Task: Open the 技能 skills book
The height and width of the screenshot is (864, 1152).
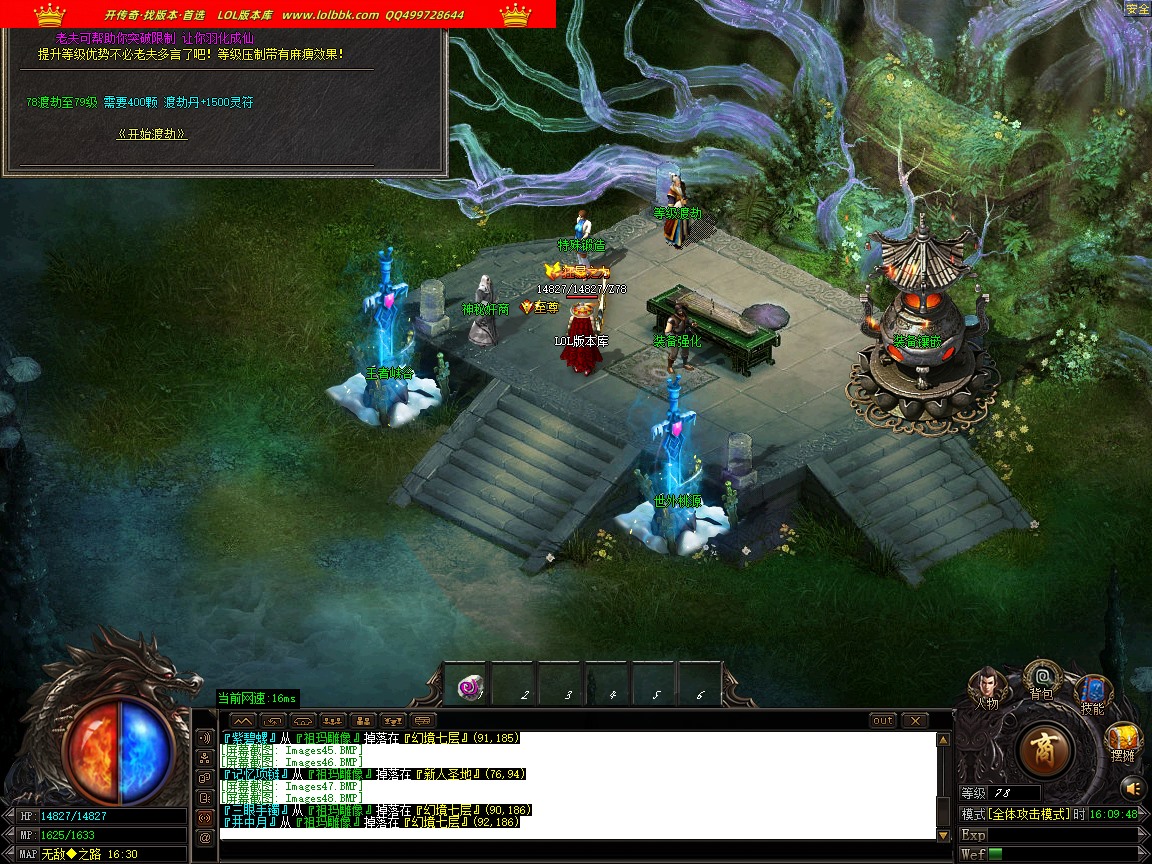Action: pos(1092,691)
